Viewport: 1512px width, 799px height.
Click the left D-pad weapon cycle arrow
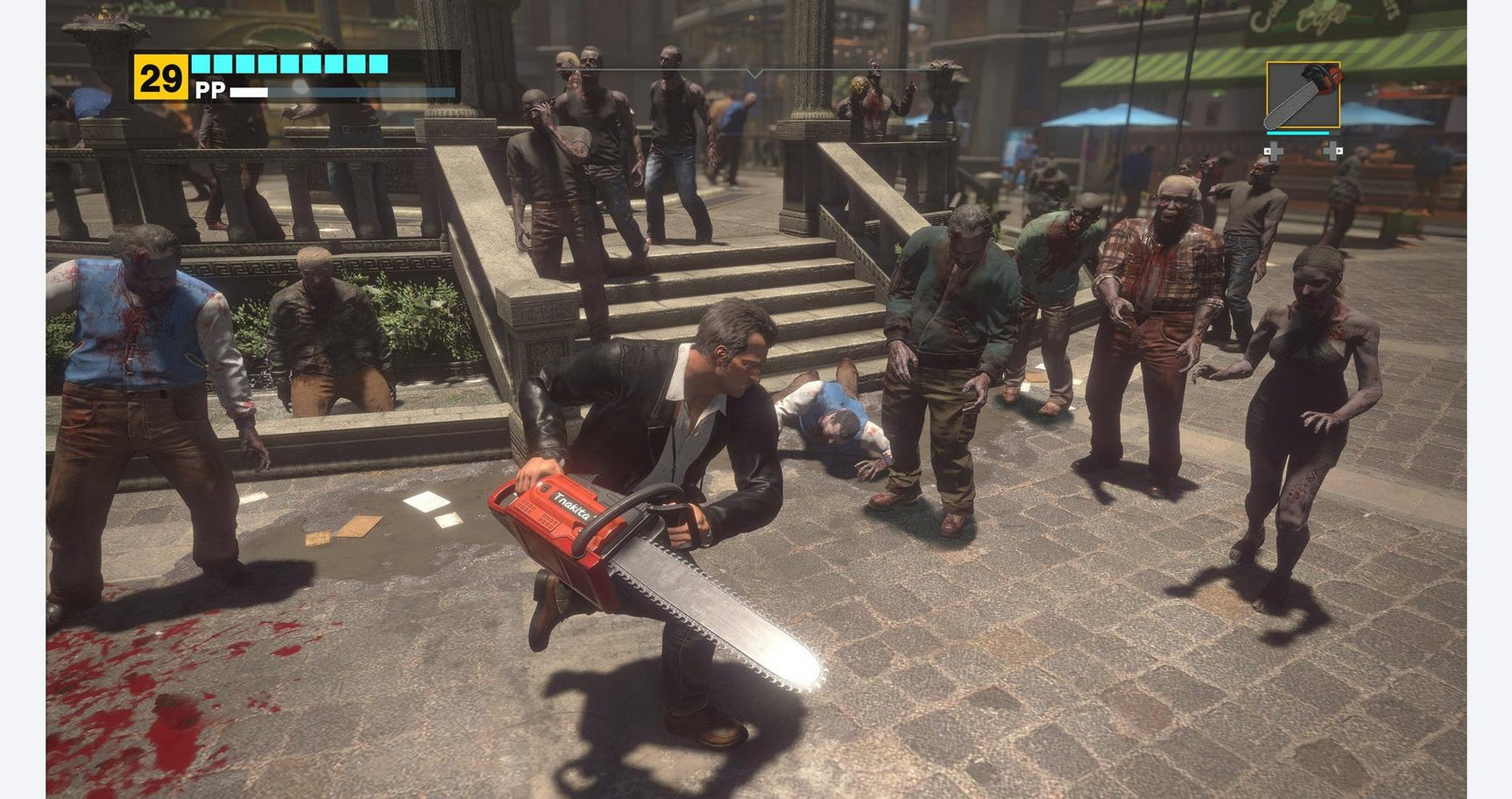click(1275, 151)
